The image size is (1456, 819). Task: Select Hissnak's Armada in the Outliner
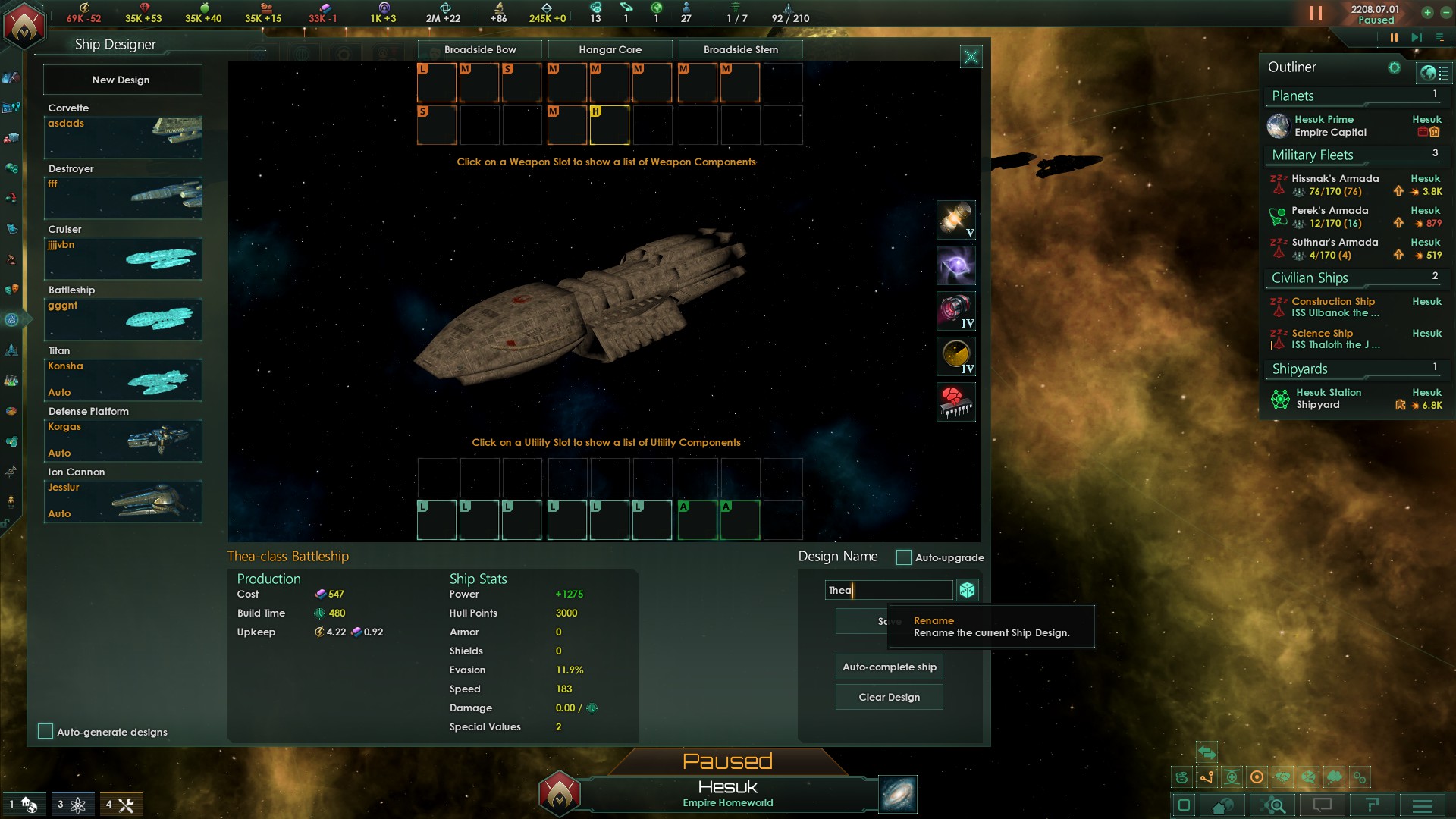pos(1335,179)
